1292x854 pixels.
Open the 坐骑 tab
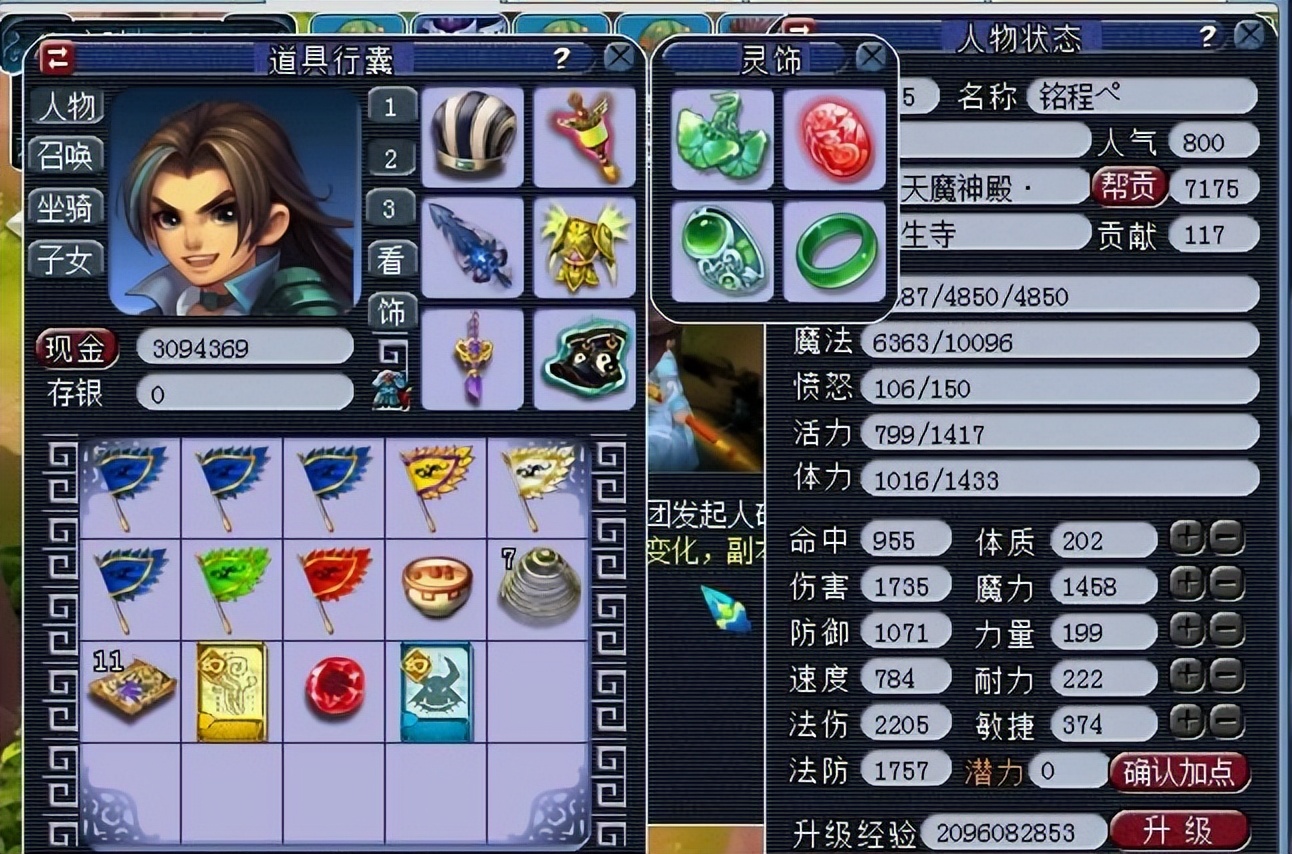point(69,208)
